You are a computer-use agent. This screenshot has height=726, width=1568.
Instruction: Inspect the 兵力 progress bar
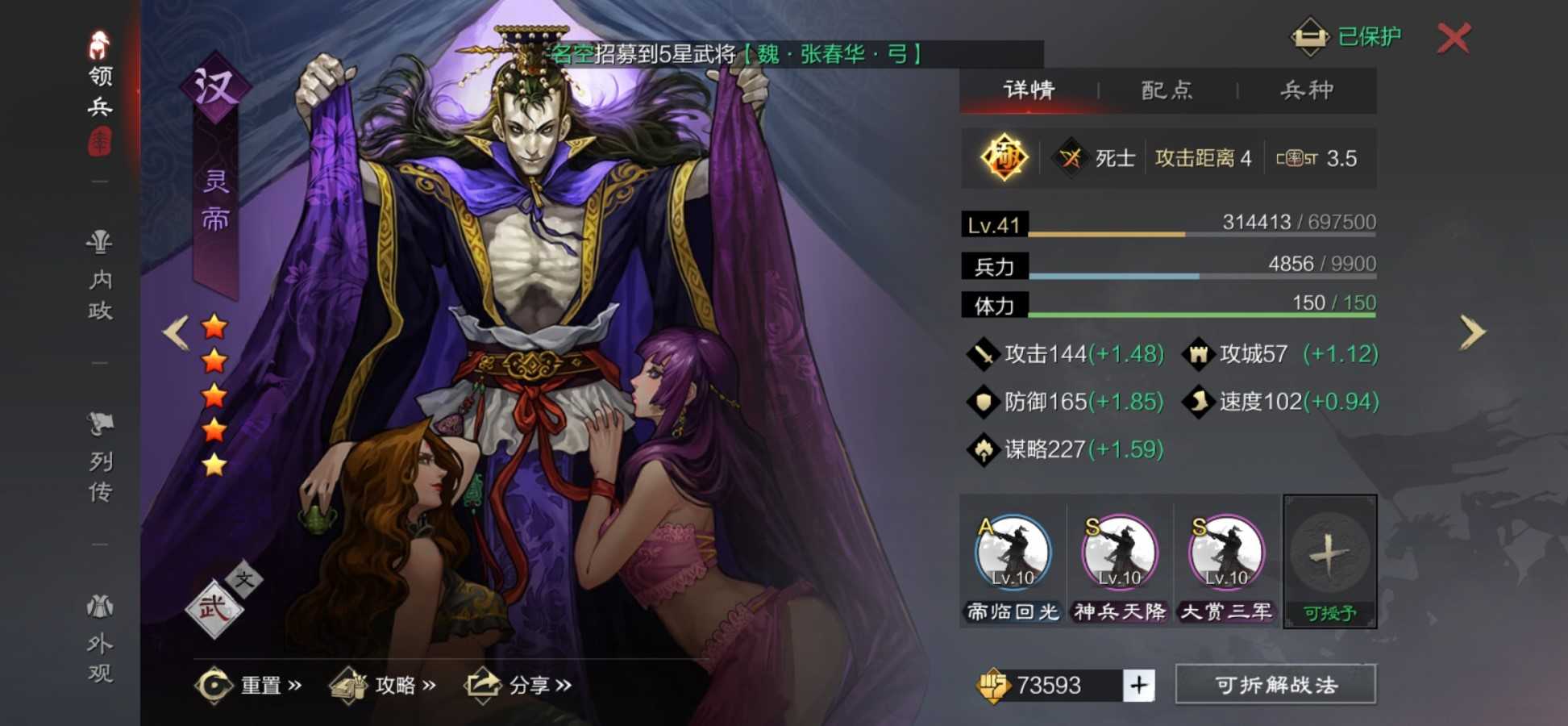[x=1169, y=273]
